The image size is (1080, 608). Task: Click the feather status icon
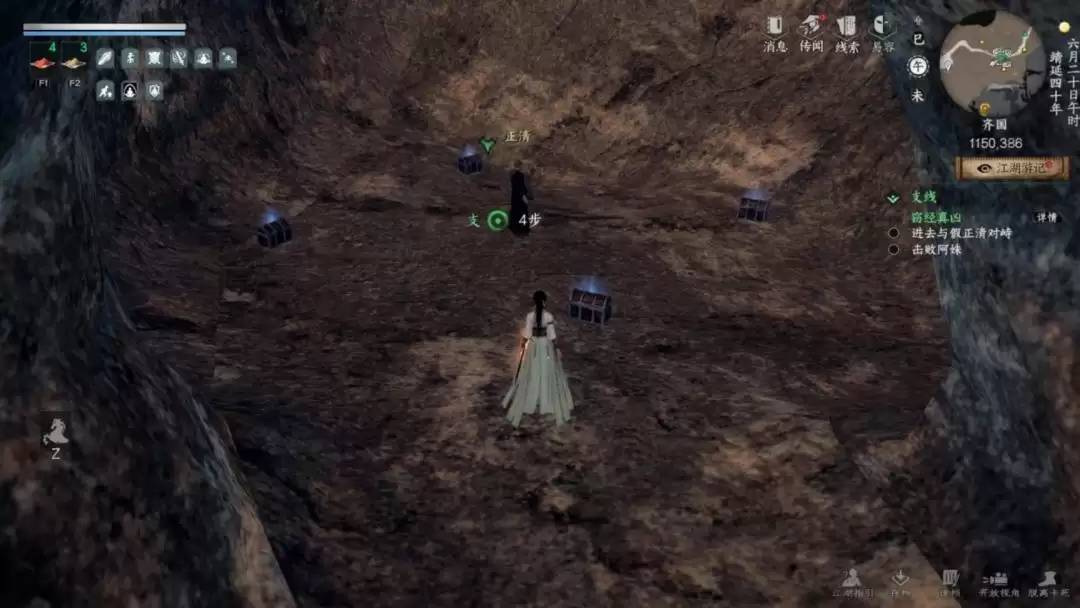click(105, 58)
